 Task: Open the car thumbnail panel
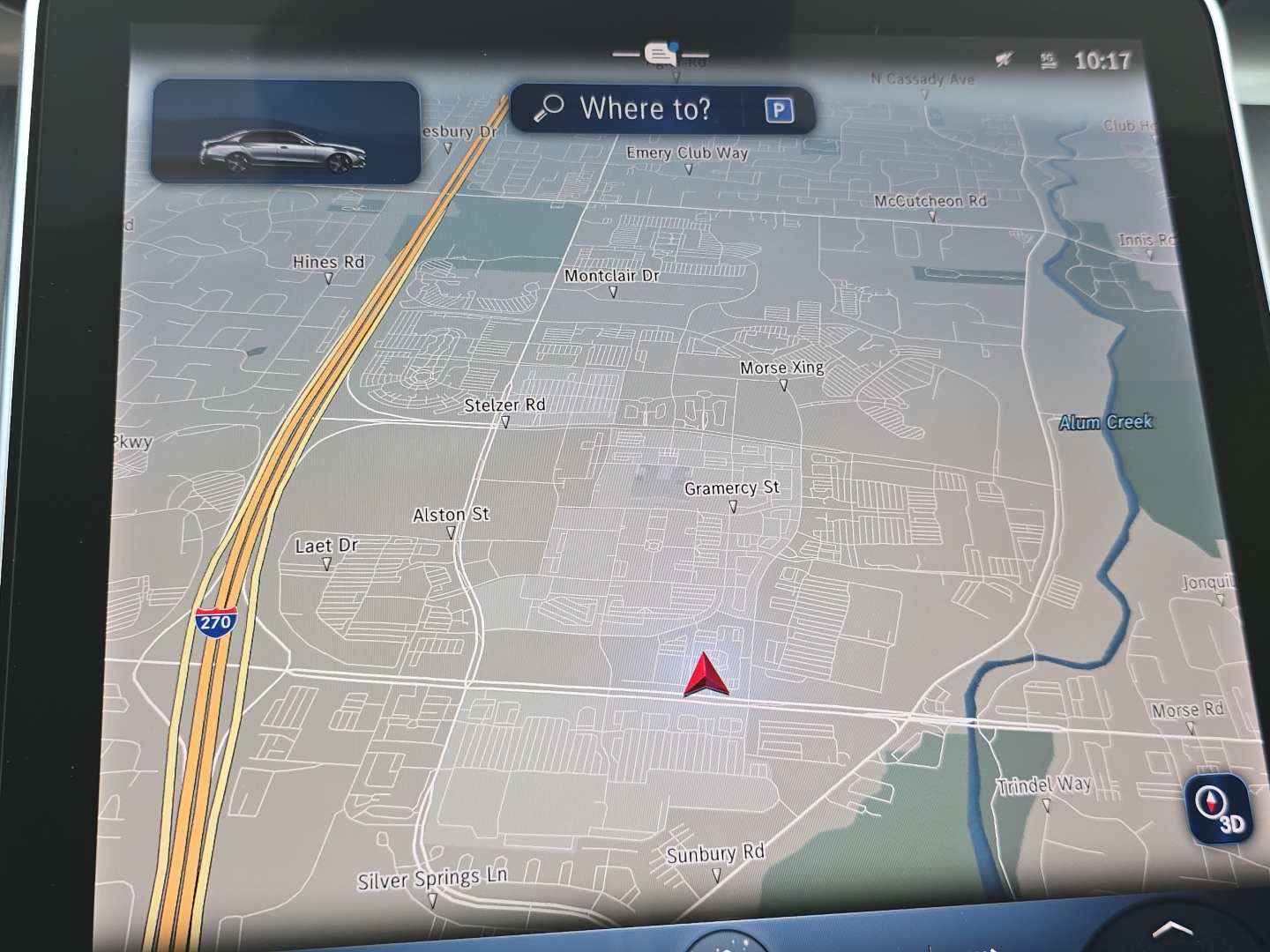[285, 132]
